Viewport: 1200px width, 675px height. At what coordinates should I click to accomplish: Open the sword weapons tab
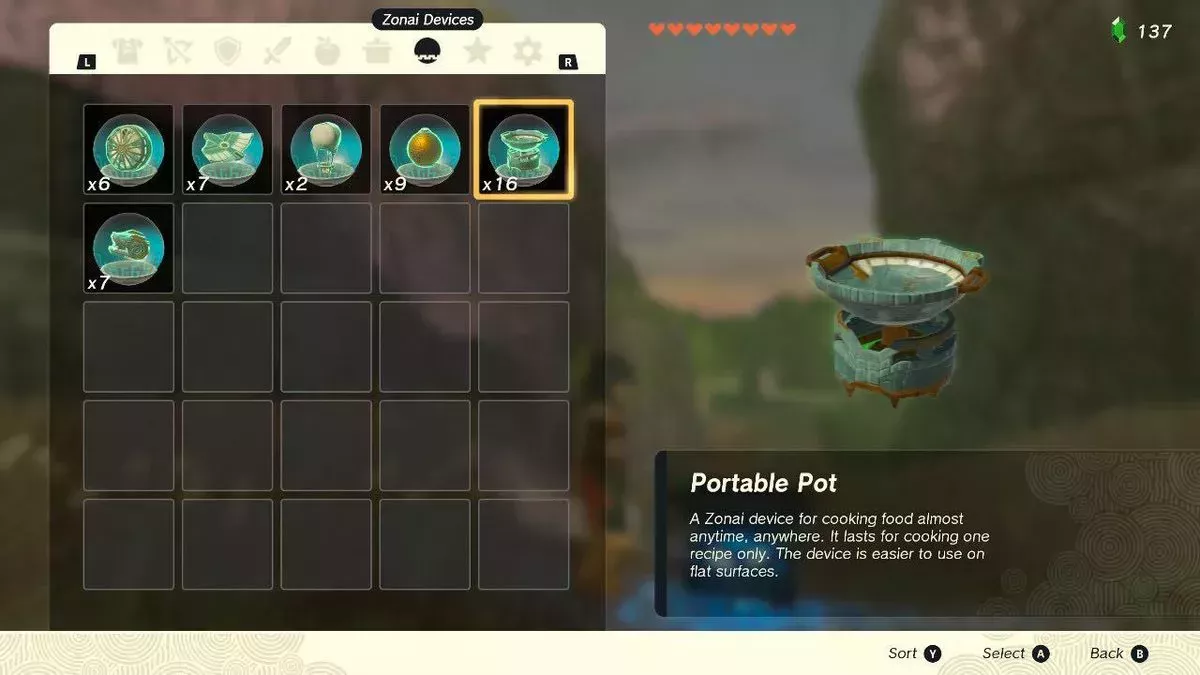click(x=278, y=51)
